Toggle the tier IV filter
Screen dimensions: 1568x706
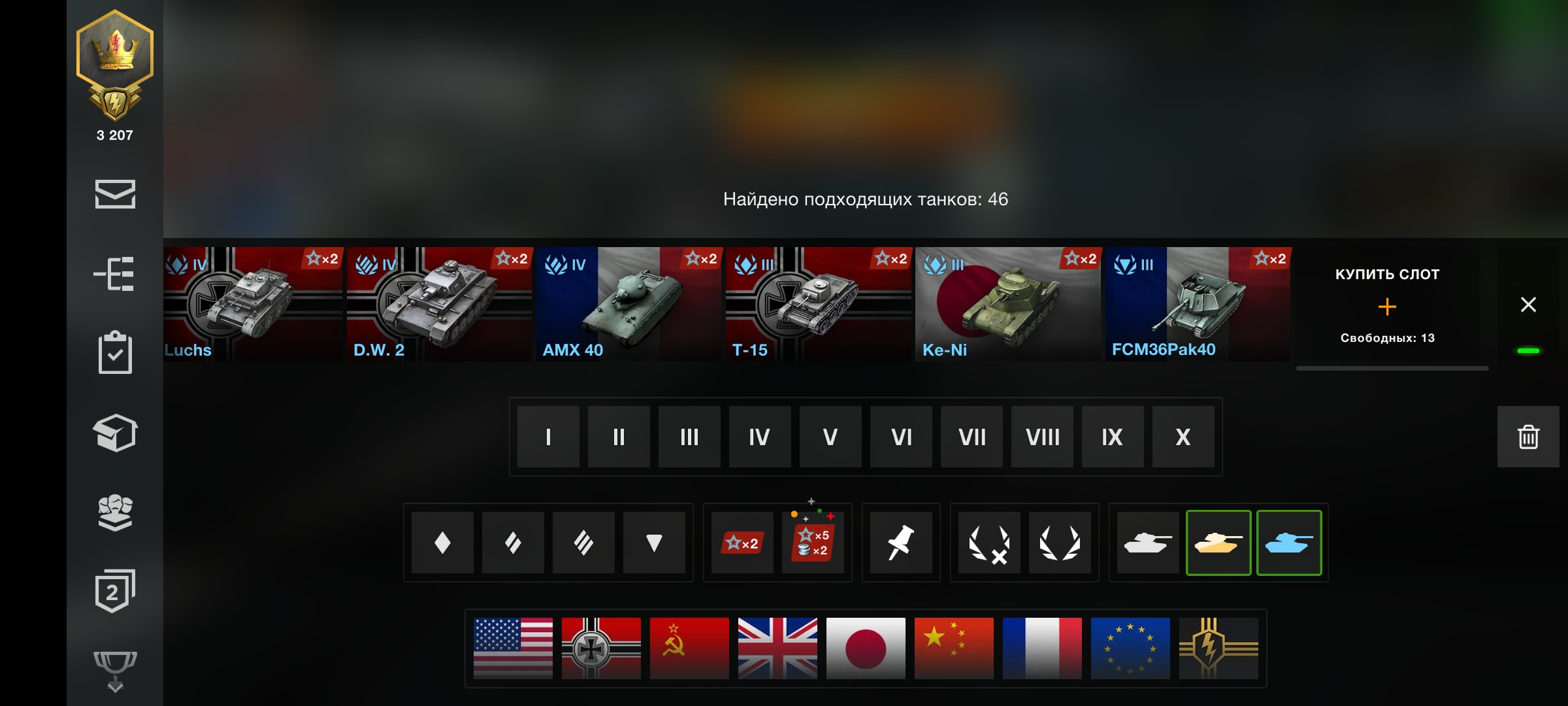[x=760, y=437]
